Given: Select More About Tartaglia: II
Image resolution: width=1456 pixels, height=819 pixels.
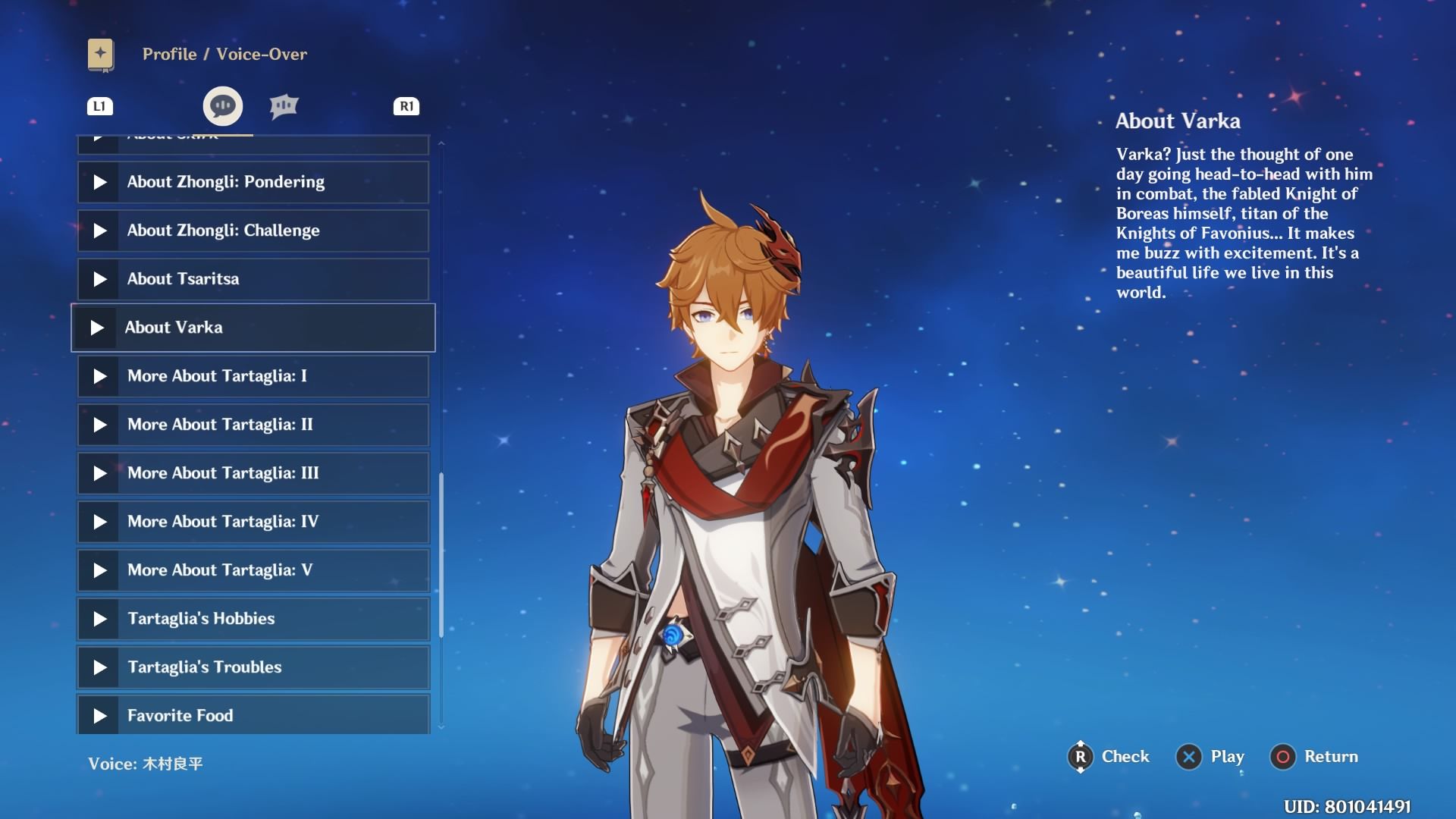Looking at the screenshot, I should 253,425.
